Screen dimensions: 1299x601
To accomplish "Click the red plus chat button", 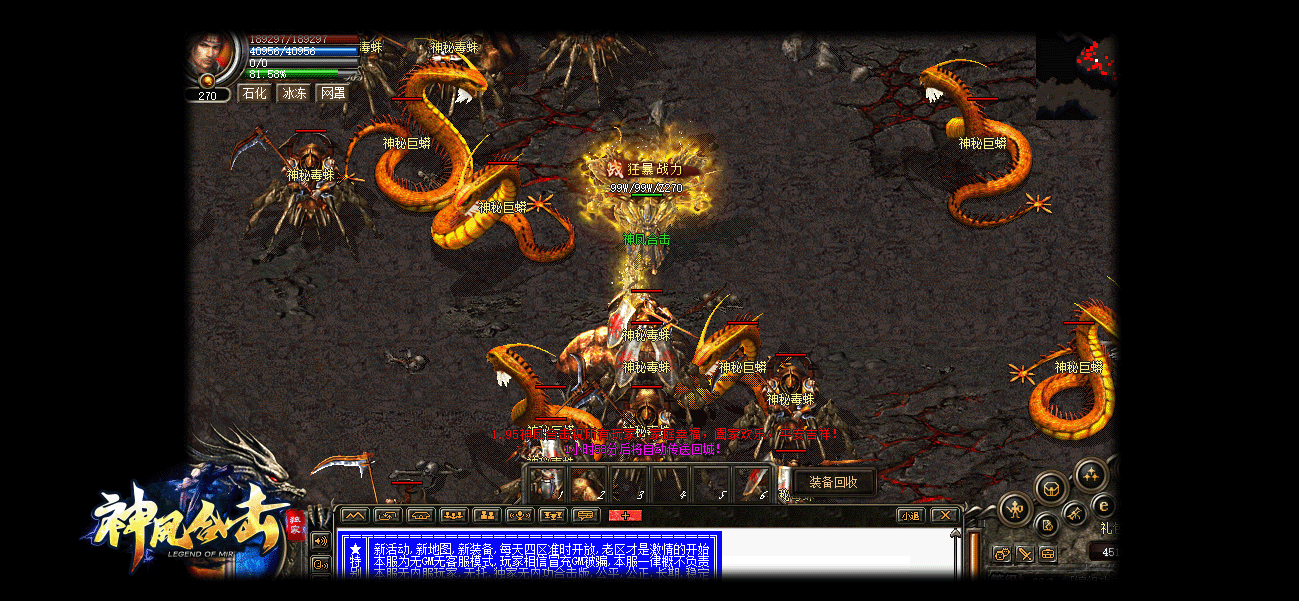I will [x=625, y=515].
